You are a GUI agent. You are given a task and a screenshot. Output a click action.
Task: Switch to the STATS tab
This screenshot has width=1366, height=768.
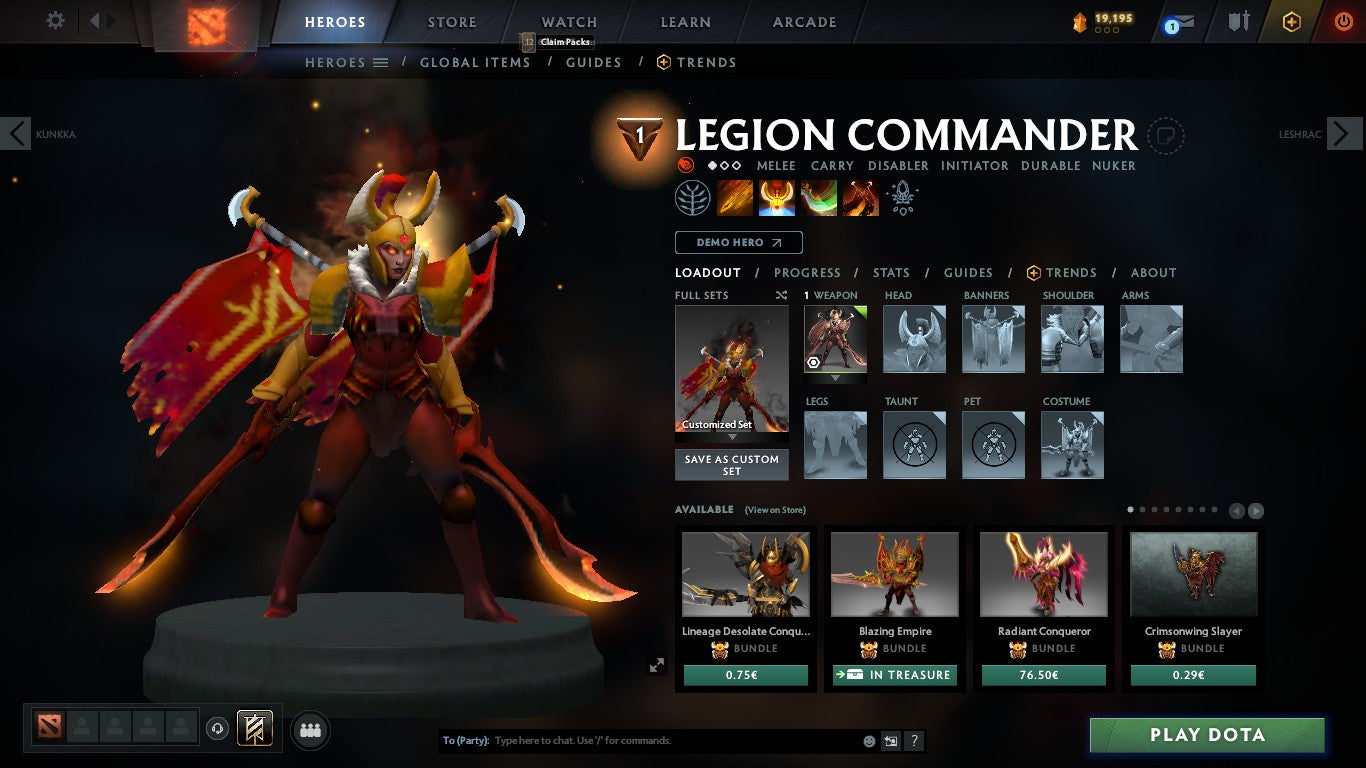[890, 272]
